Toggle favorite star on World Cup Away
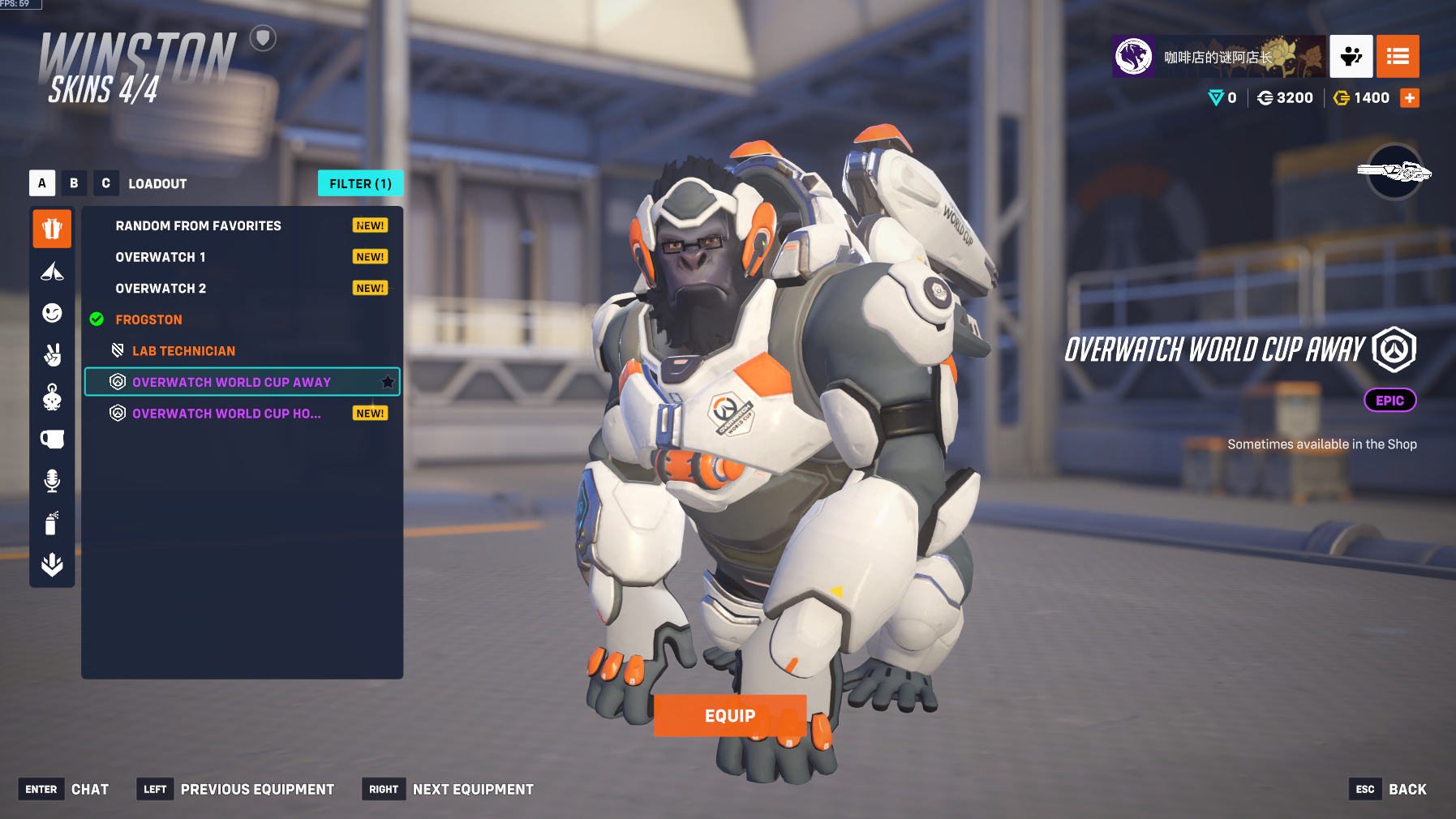The image size is (1456, 819). 388,382
